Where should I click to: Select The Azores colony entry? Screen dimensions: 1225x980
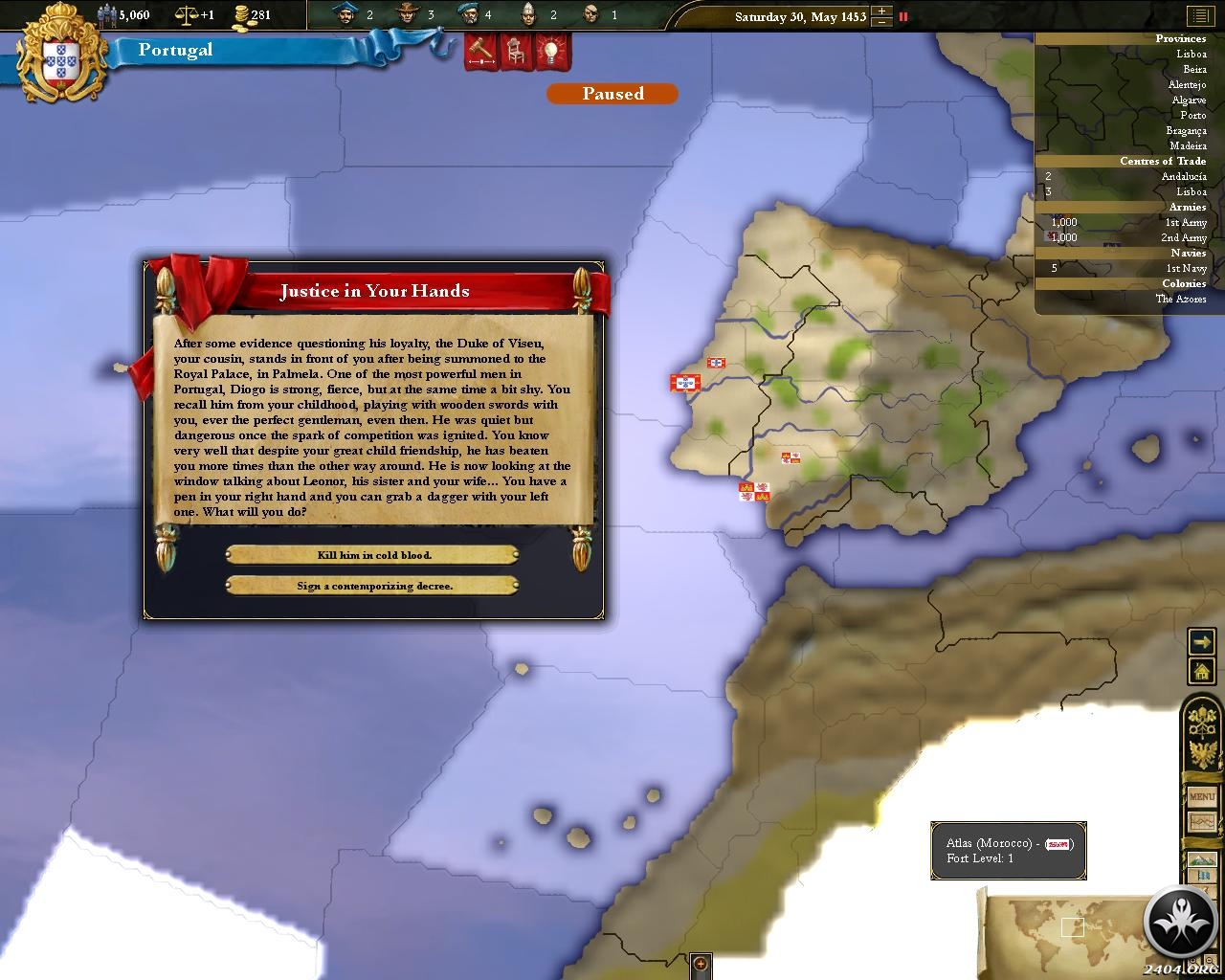(x=1180, y=300)
